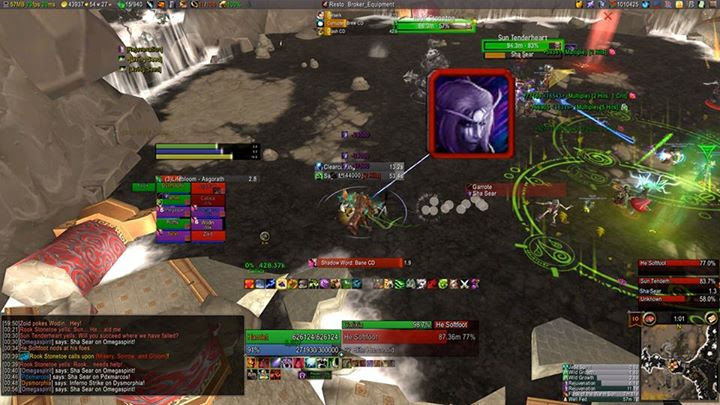The height and width of the screenshot is (405, 720).
Task: Click the Well Fed buff bar
Action: coord(600,398)
